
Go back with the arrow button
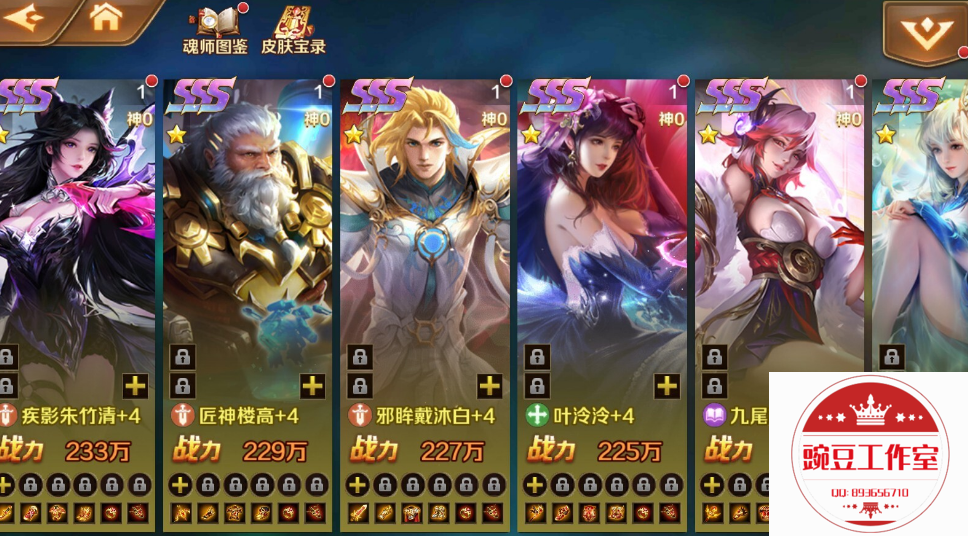[x=28, y=17]
